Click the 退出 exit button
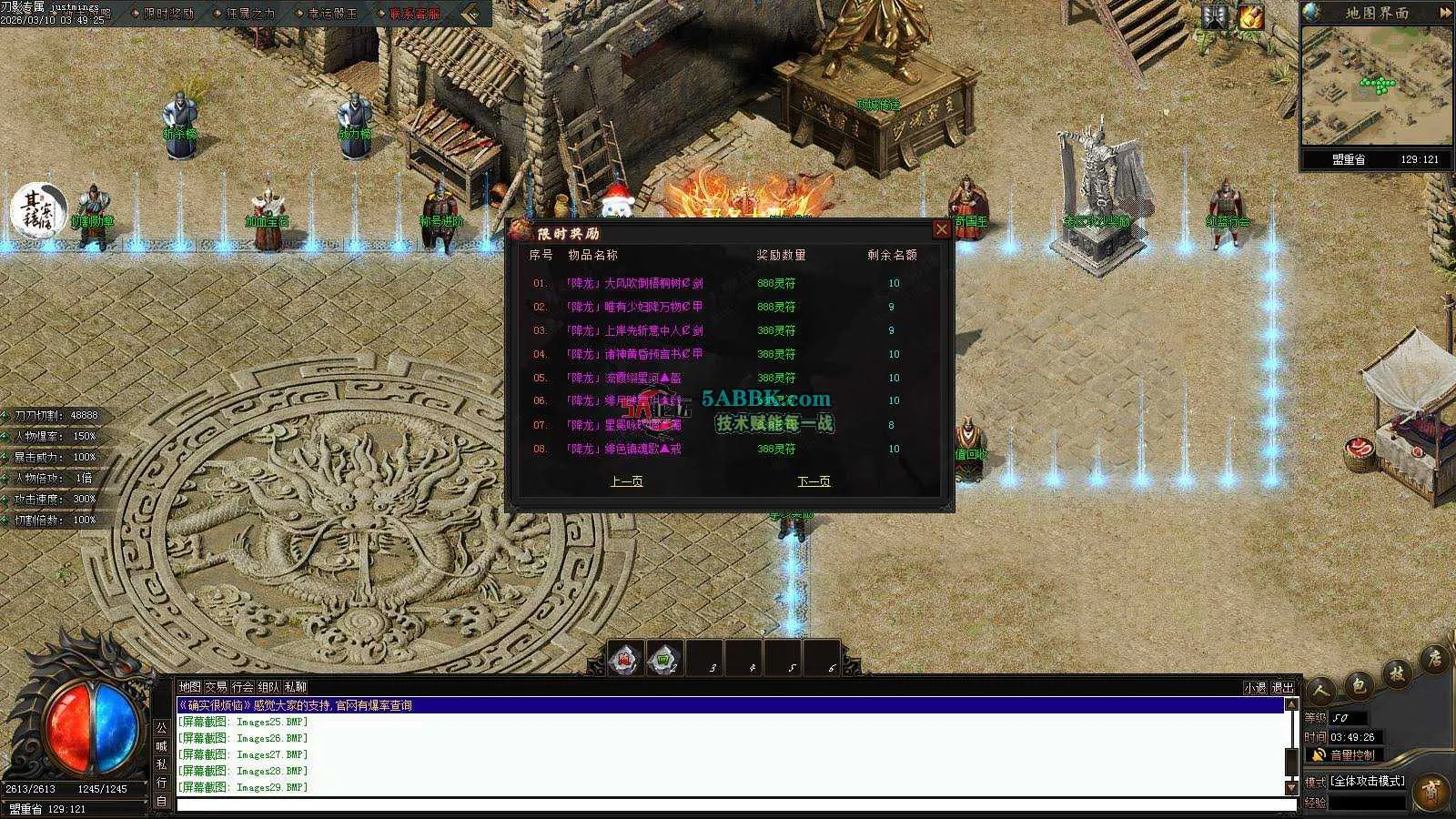The width and height of the screenshot is (1456, 819). pyautogui.click(x=1282, y=688)
